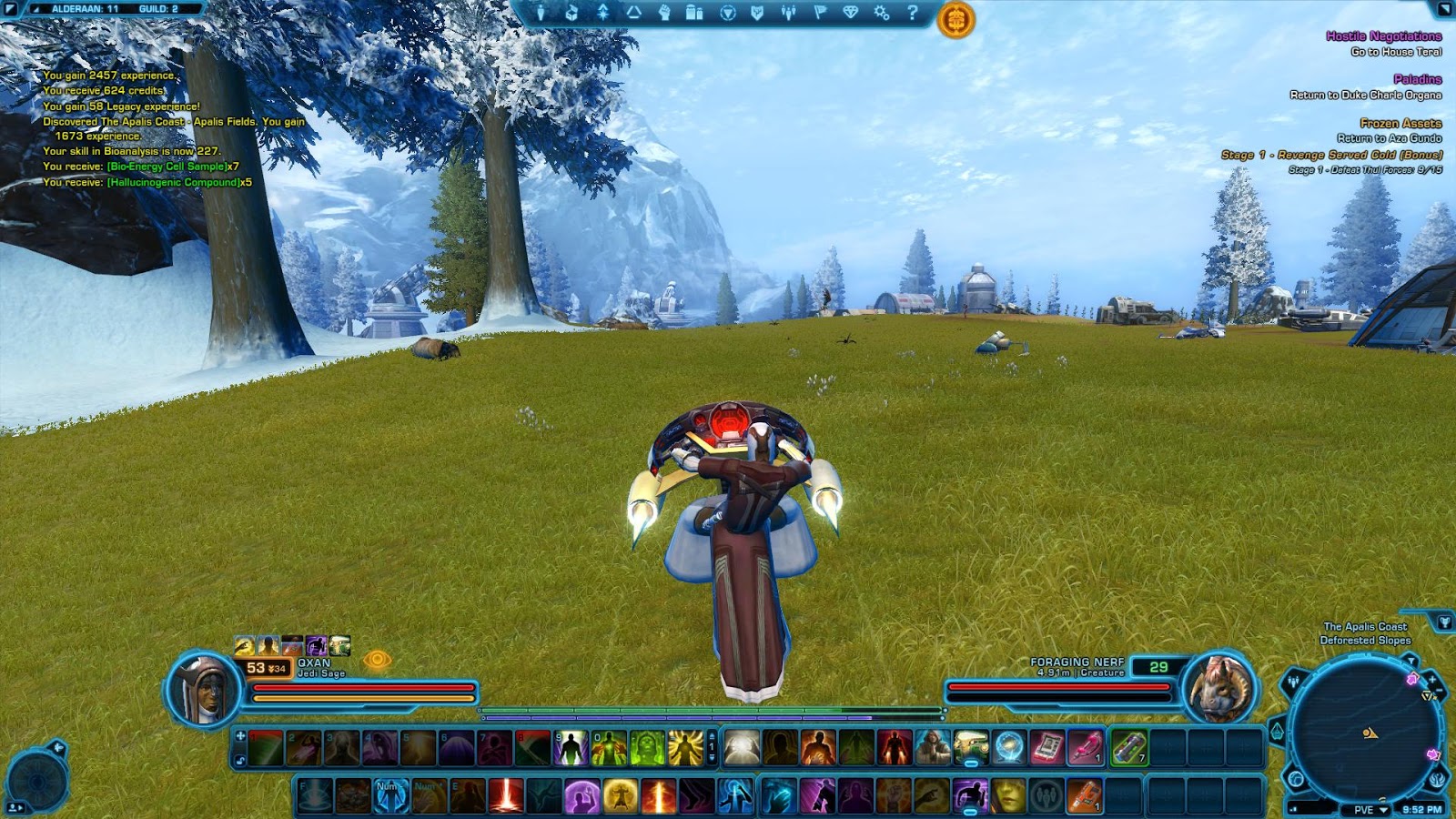Screen dimensions: 1456x819
Task: Open preferences via the gears icon
Action: click(881, 13)
